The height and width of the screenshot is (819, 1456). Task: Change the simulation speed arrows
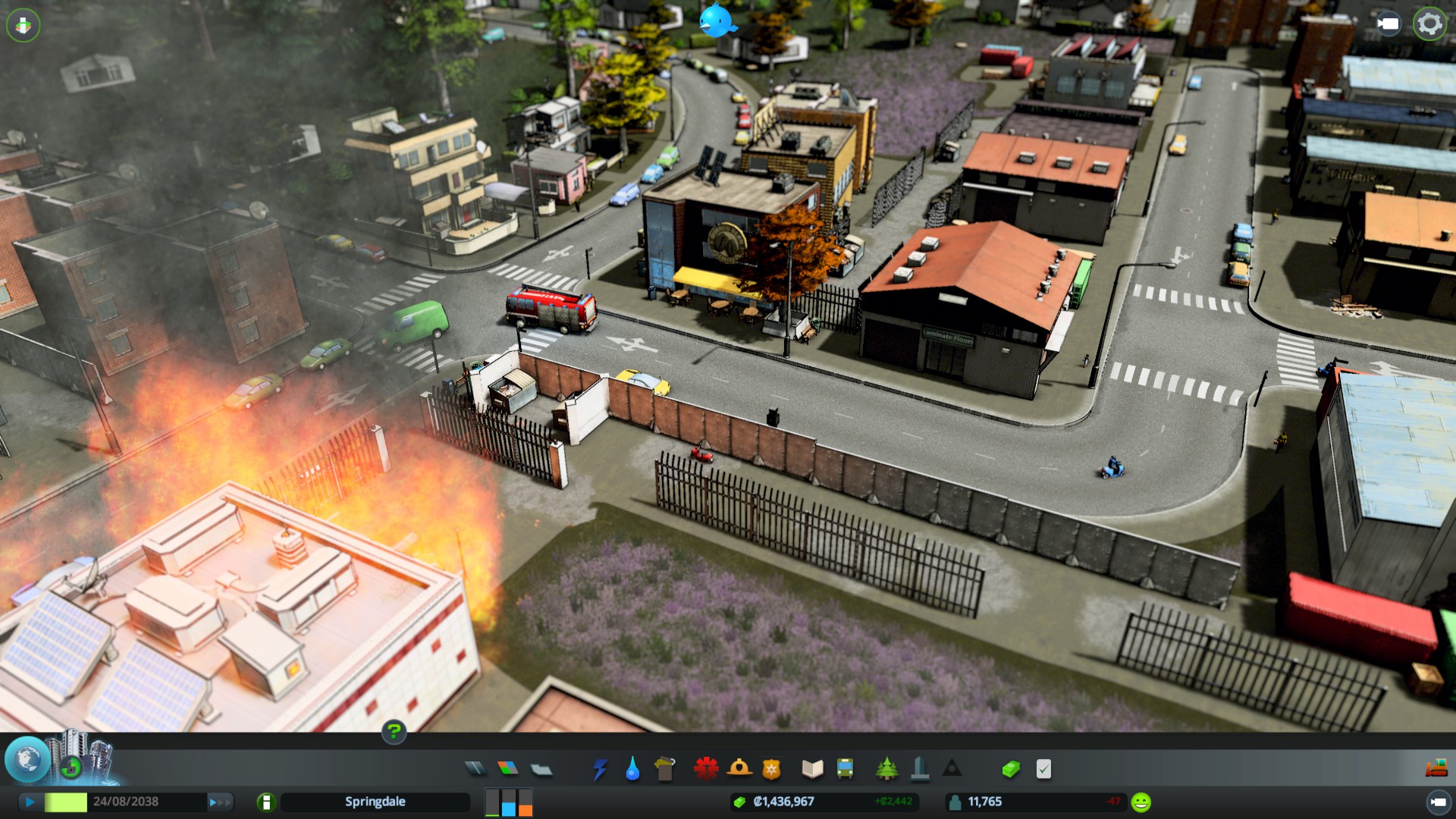point(220,802)
